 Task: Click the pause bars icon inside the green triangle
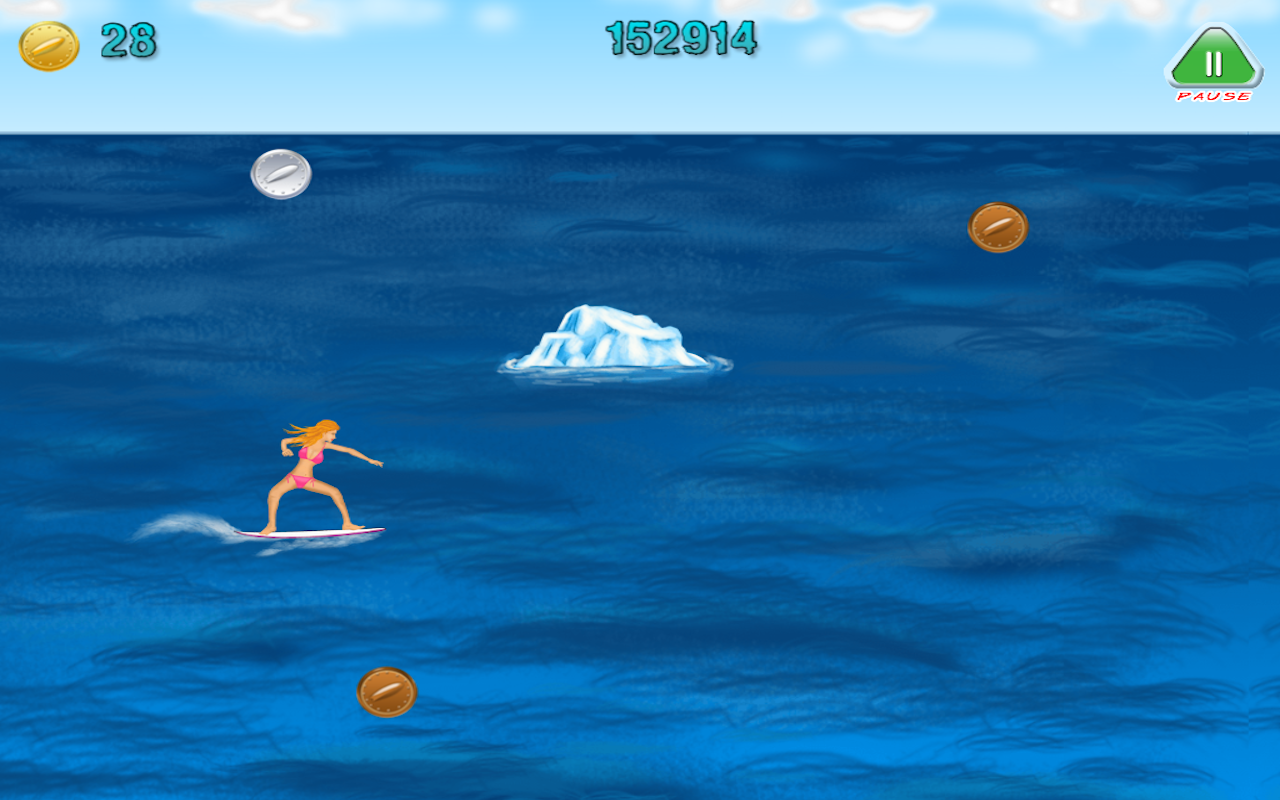pyautogui.click(x=1213, y=63)
